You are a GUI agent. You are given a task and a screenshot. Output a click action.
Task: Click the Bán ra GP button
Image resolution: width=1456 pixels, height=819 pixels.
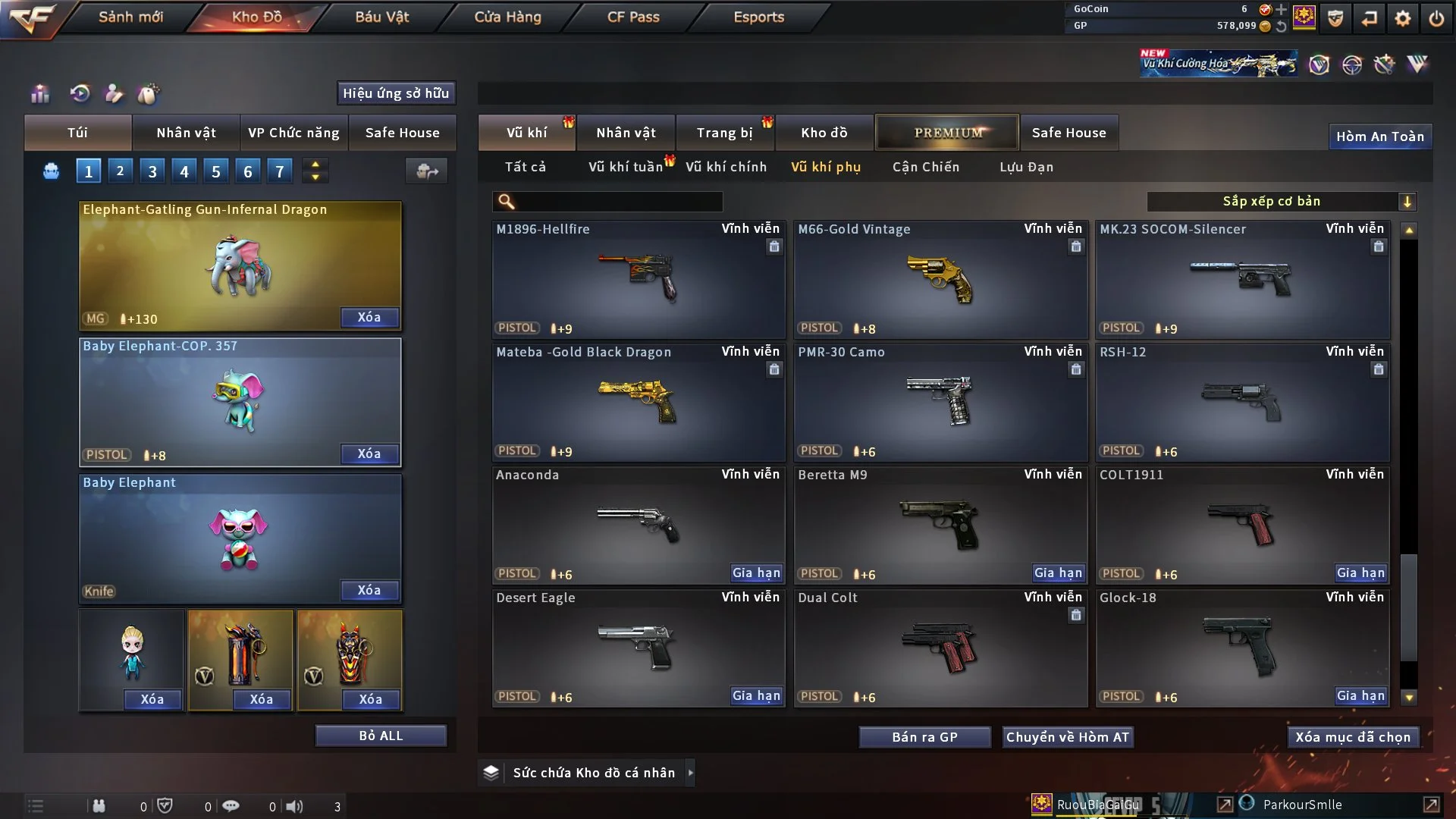[924, 737]
